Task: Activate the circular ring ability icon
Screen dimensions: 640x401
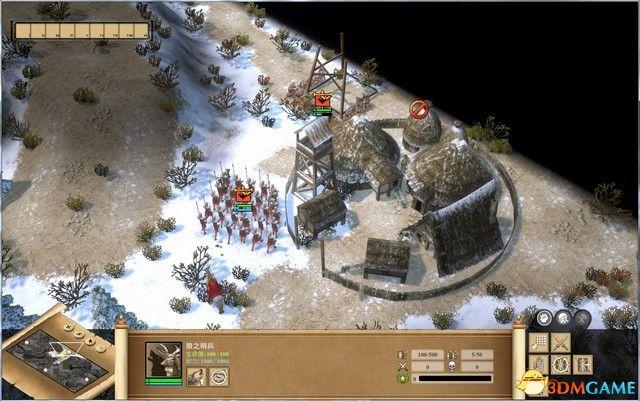Action: click(218, 375)
